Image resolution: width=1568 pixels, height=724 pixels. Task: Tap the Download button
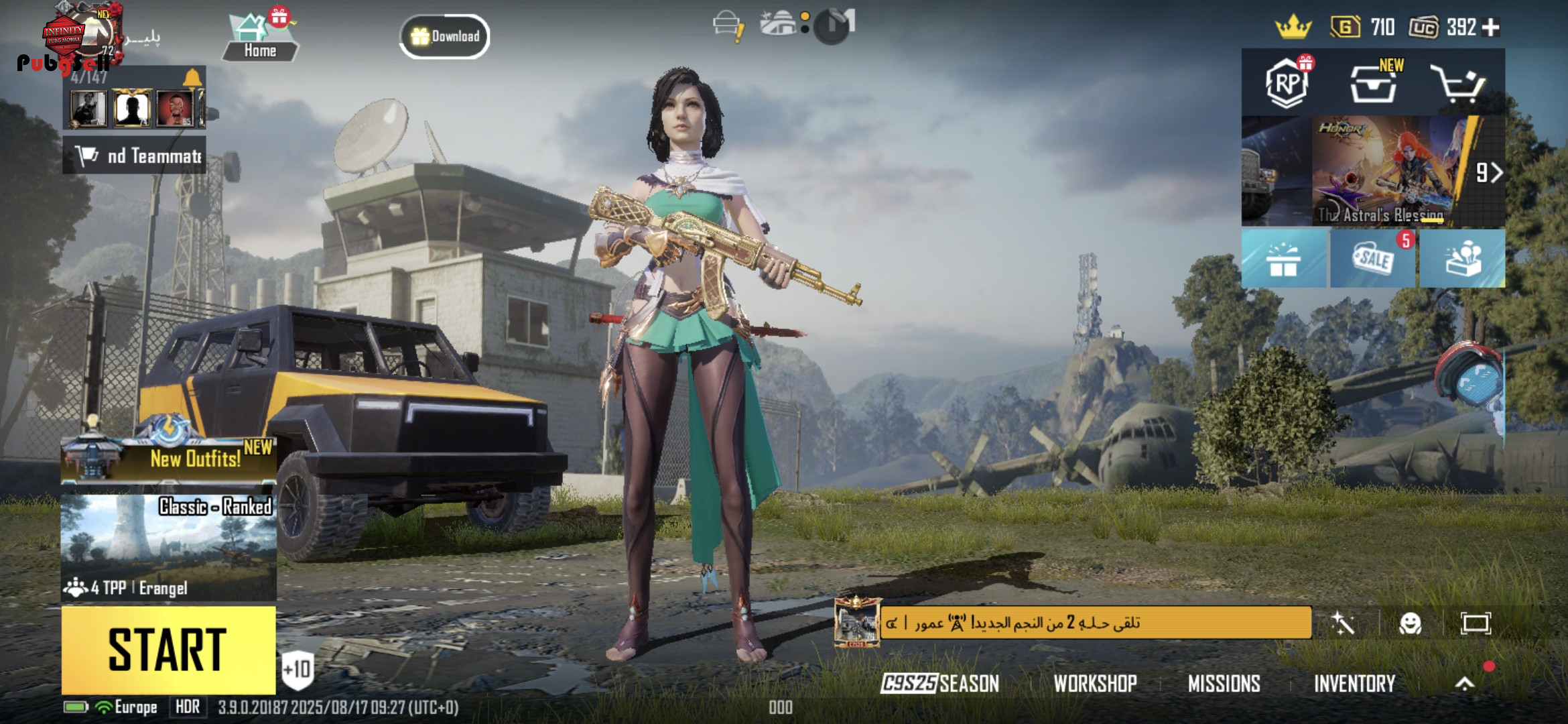tap(445, 36)
